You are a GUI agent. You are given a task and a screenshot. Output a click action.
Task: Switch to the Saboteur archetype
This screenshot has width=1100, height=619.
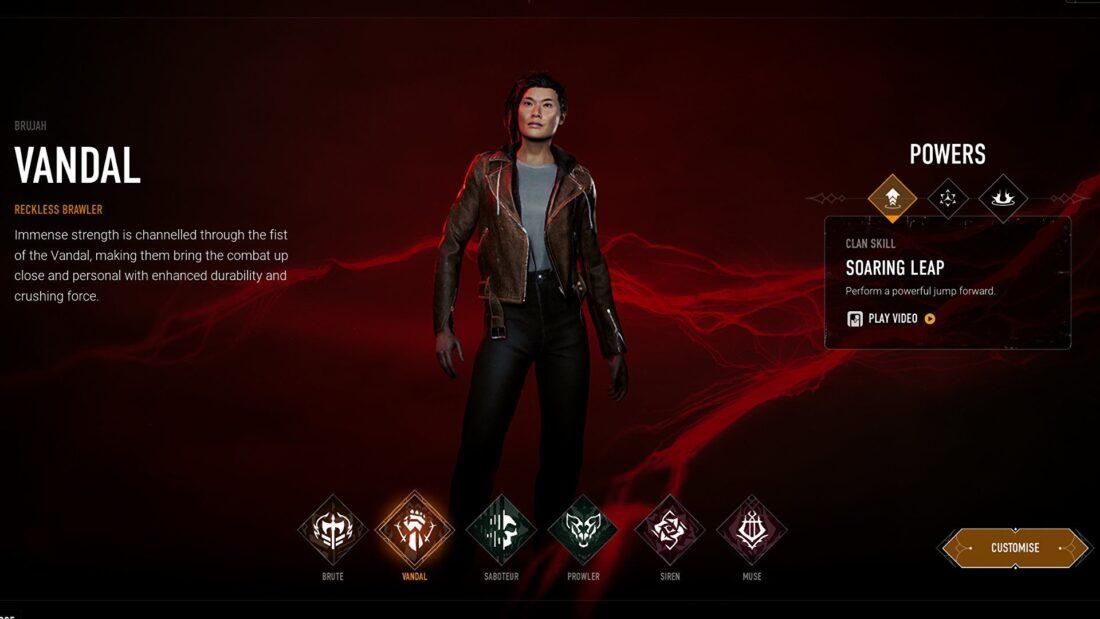pyautogui.click(x=501, y=530)
